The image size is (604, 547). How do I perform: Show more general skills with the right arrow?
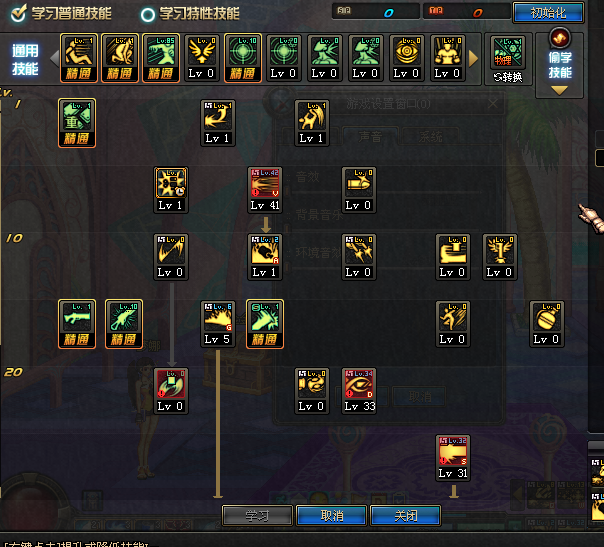pos(474,58)
